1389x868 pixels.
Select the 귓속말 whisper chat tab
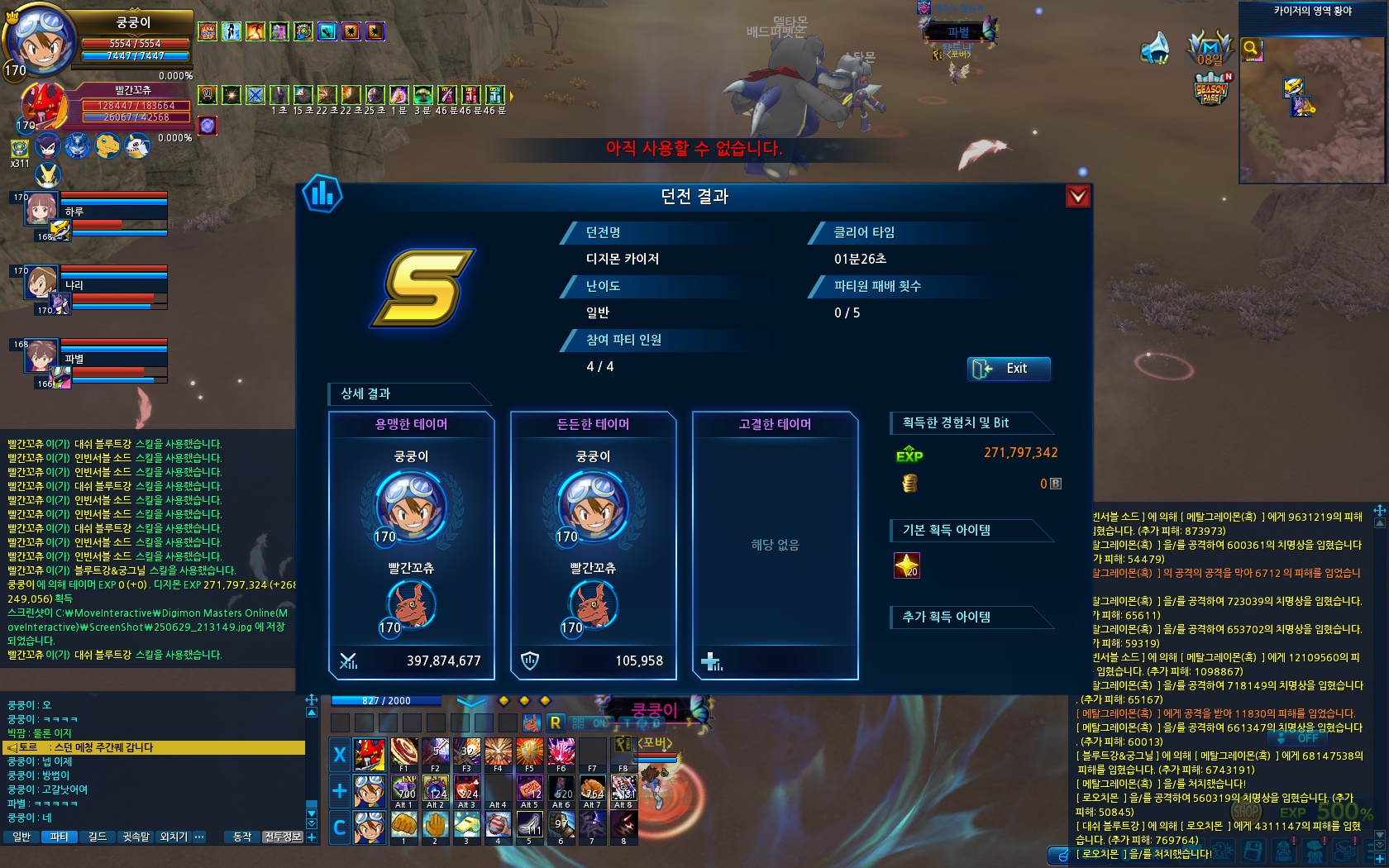136,837
